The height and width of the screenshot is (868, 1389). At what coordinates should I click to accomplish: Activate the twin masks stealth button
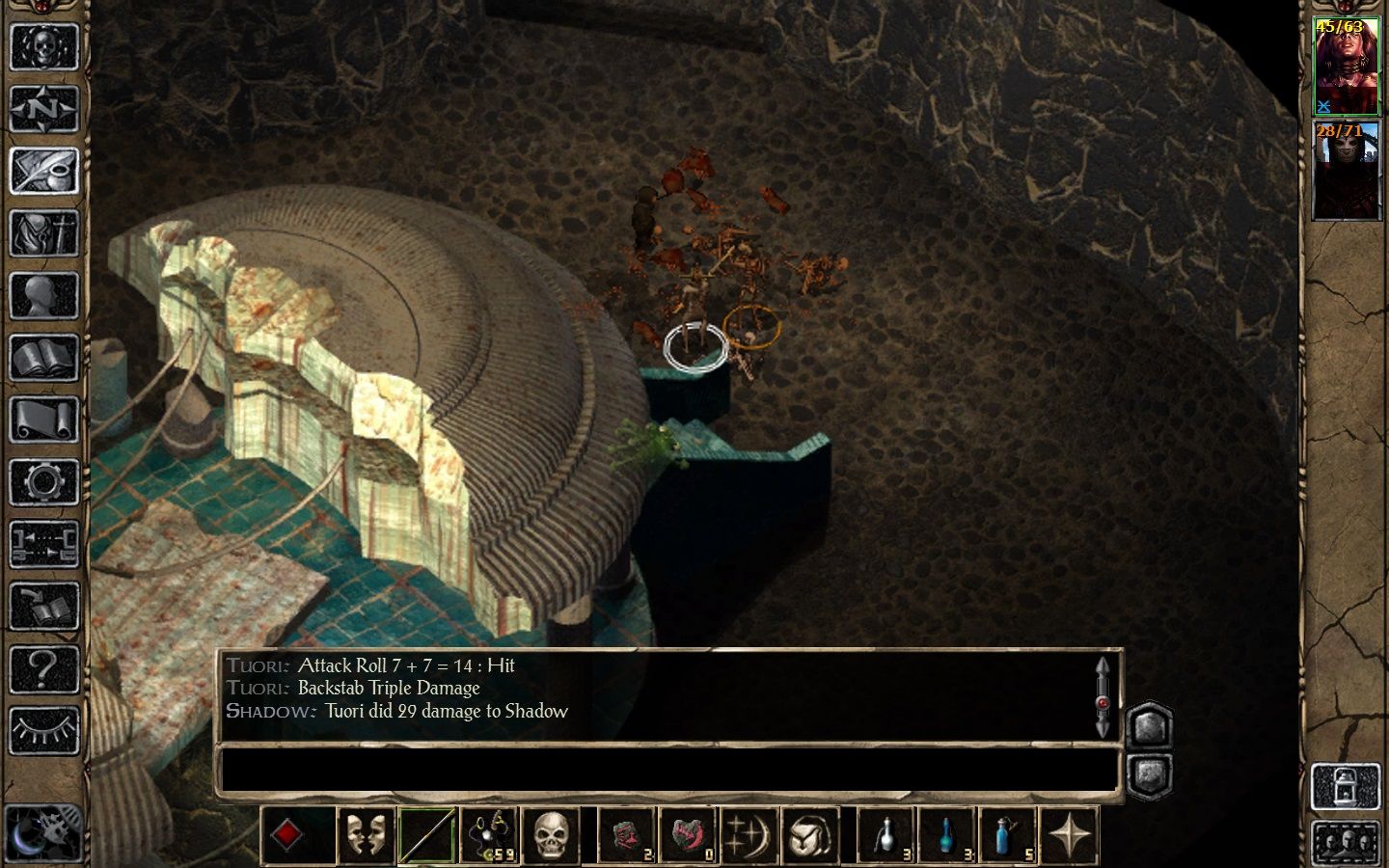point(367,835)
